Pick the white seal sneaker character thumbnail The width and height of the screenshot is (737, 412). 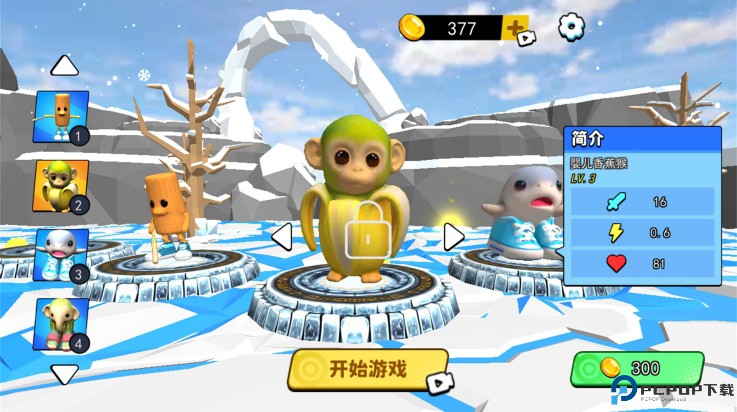(x=61, y=254)
